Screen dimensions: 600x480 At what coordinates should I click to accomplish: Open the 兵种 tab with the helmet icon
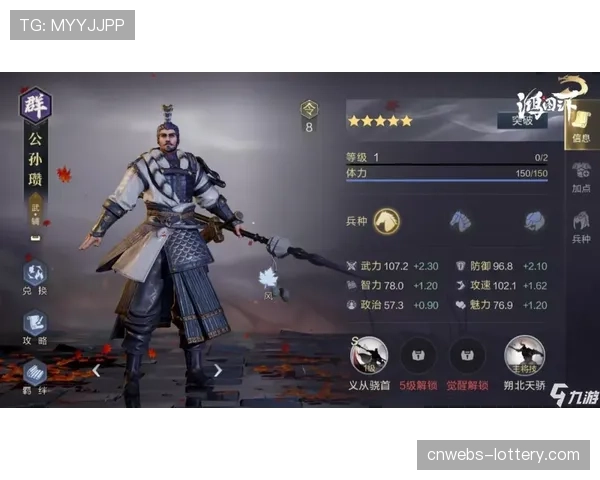(580, 228)
